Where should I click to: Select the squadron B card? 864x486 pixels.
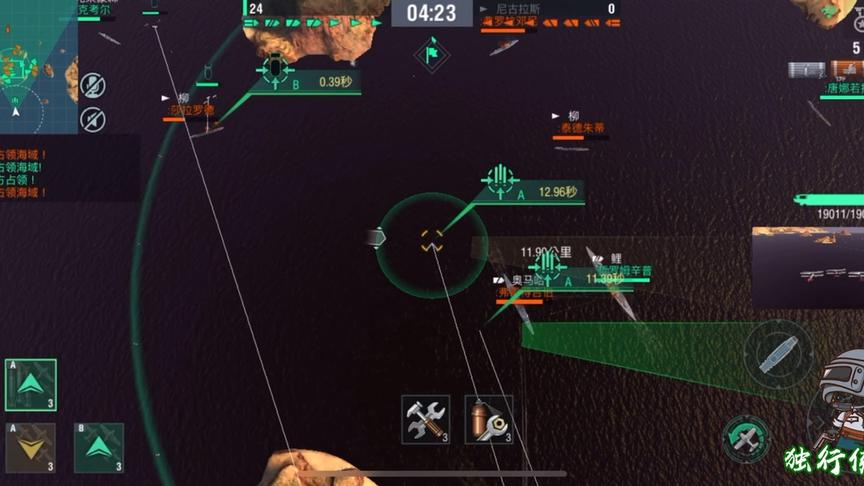99,447
